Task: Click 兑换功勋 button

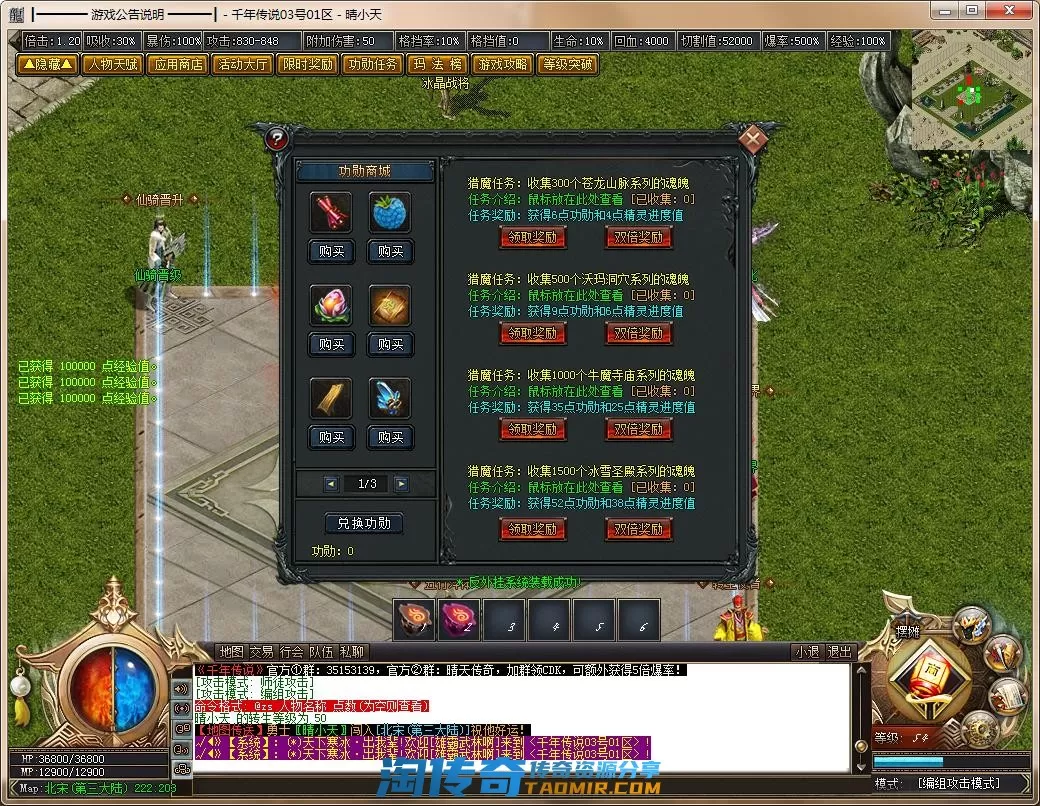Action: 364,523
